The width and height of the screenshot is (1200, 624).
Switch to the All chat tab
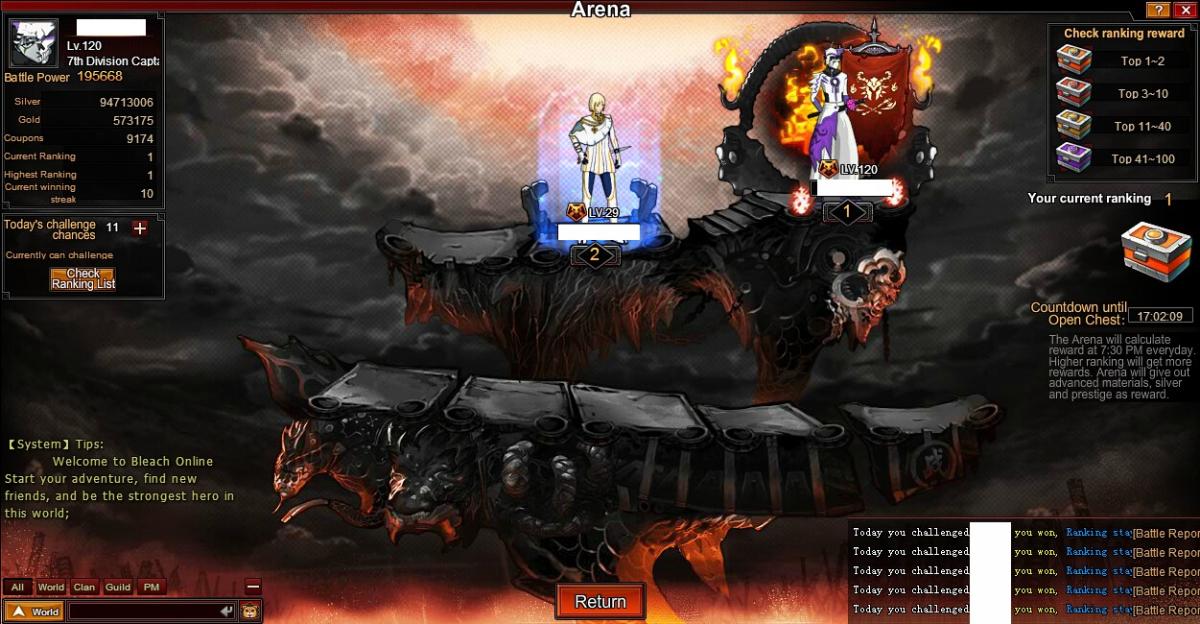[x=17, y=587]
